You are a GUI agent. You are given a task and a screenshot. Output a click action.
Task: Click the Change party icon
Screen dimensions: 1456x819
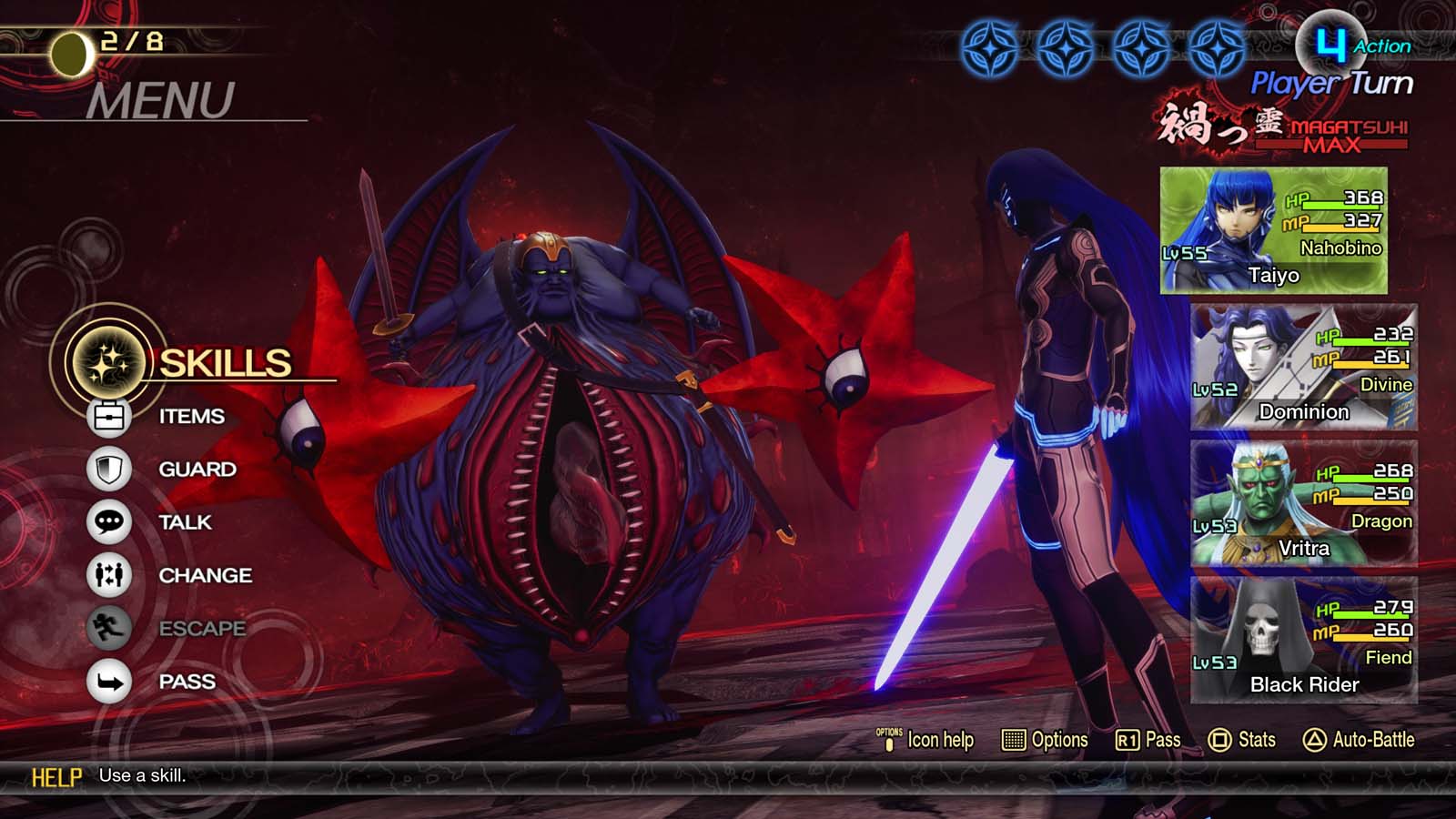click(x=109, y=575)
